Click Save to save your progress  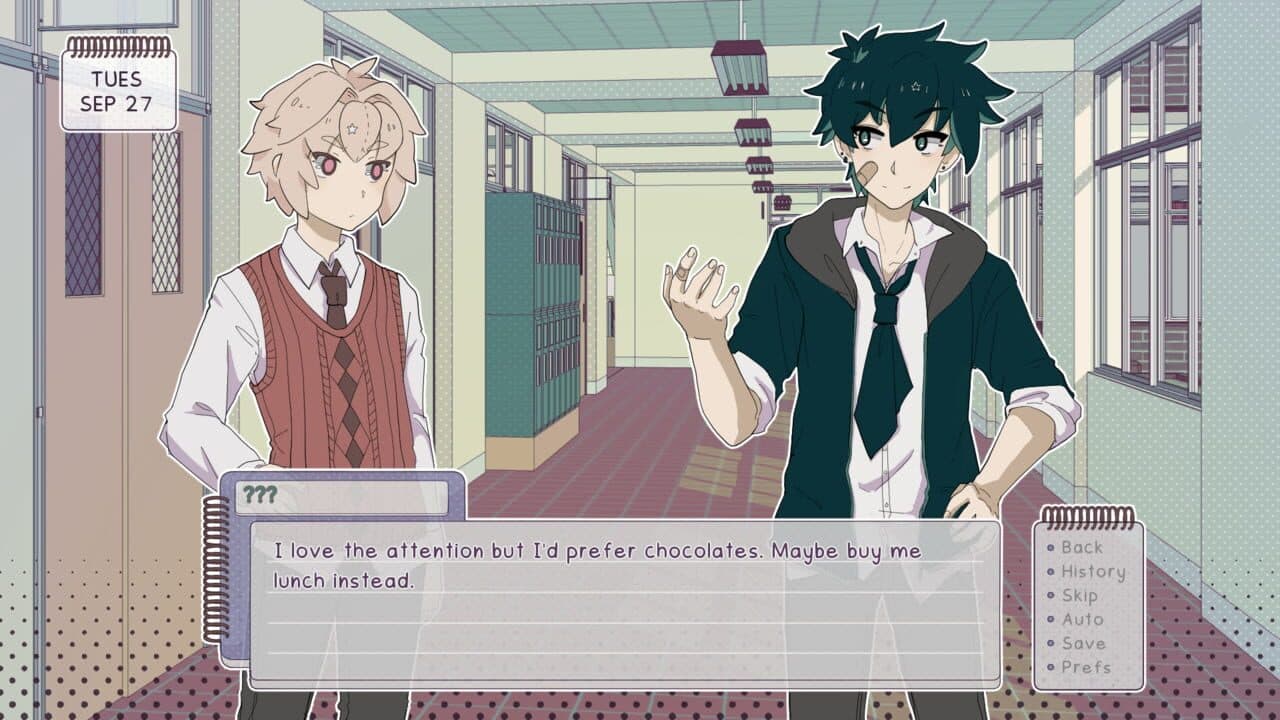point(1084,642)
